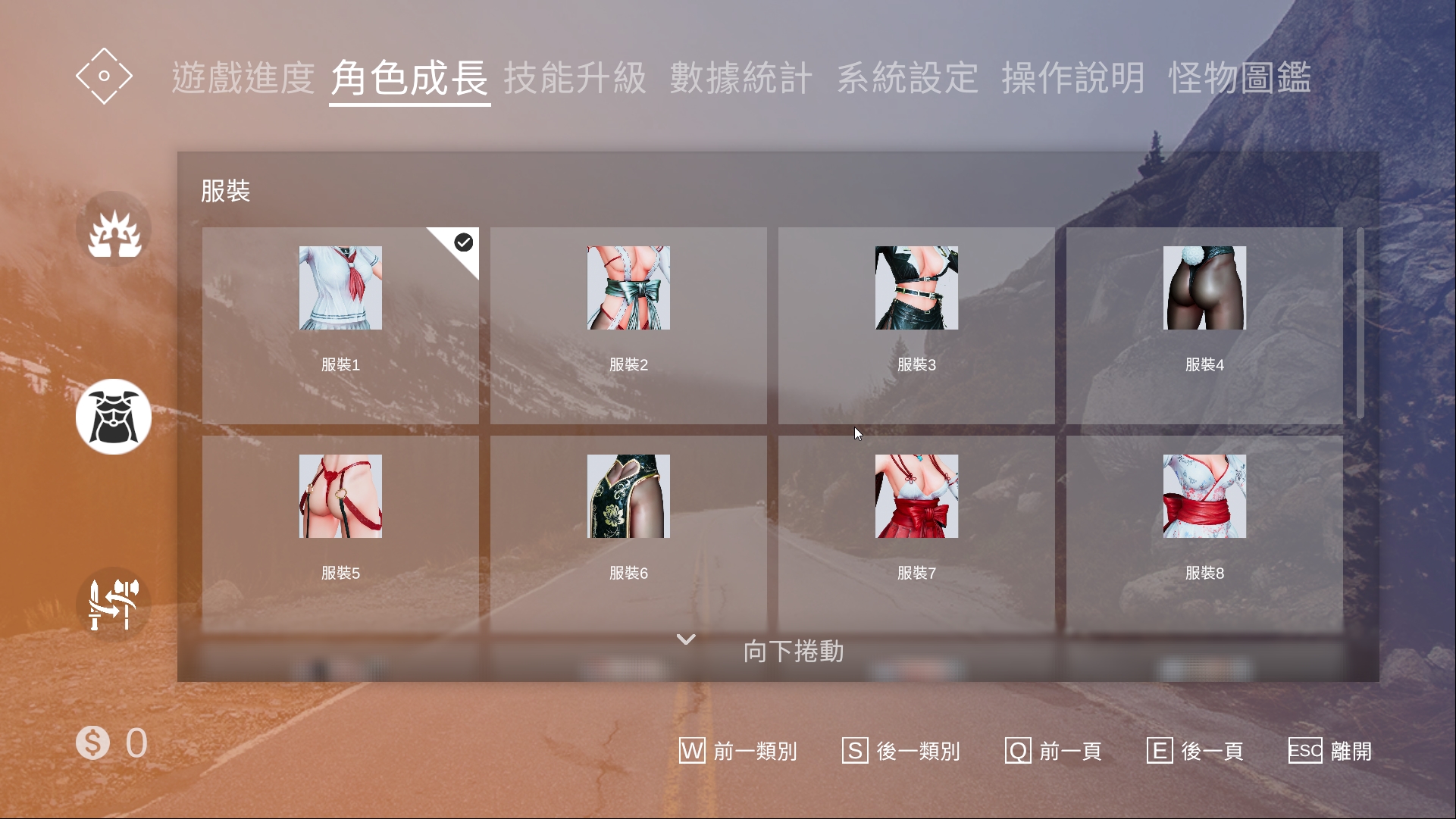Click the diamond navigation icon top left
This screenshot has height=819, width=1456.
pyautogui.click(x=104, y=76)
